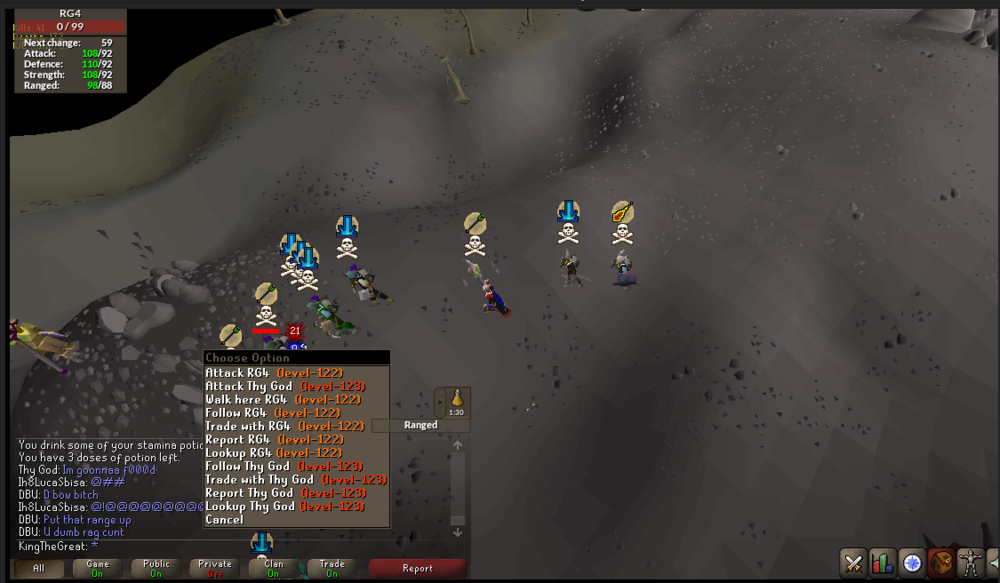Open the worn equipment tab
Image resolution: width=1000 pixels, height=583 pixels.
(x=969, y=563)
